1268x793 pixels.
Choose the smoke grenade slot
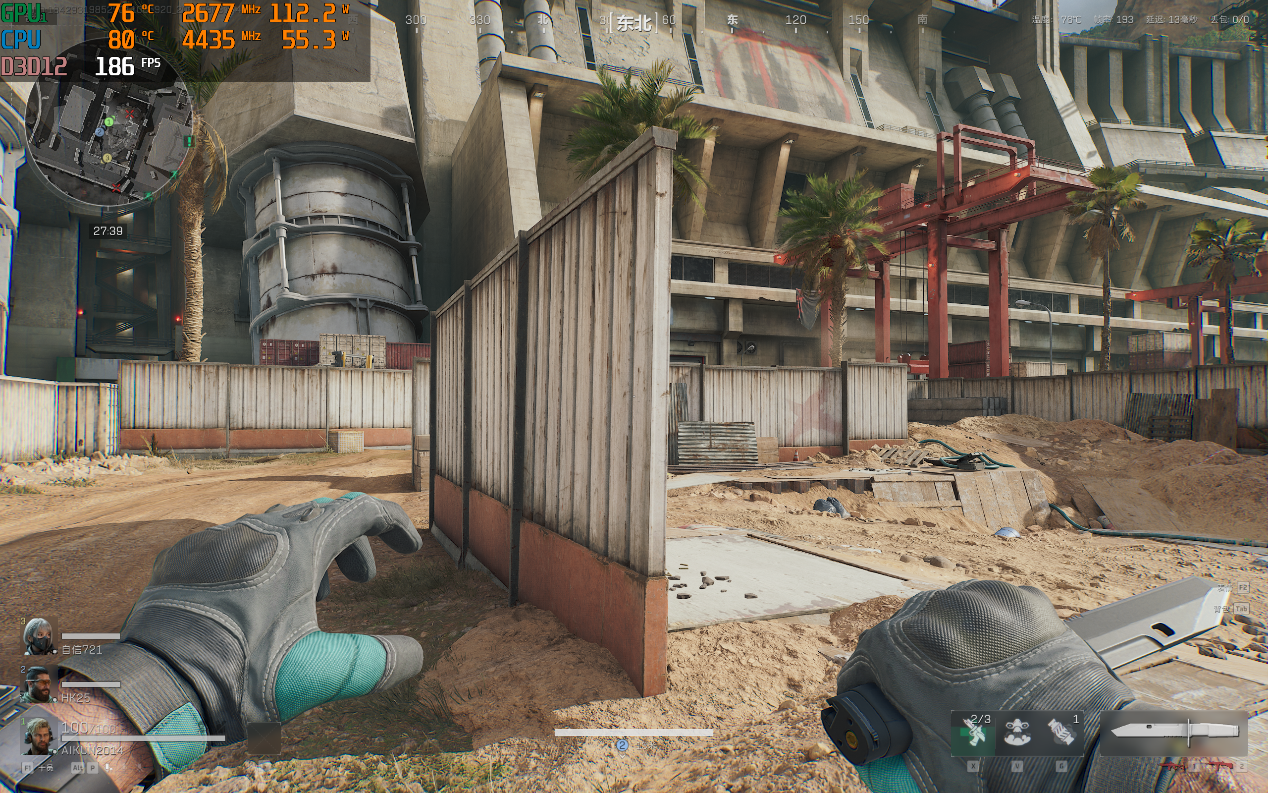[1062, 733]
